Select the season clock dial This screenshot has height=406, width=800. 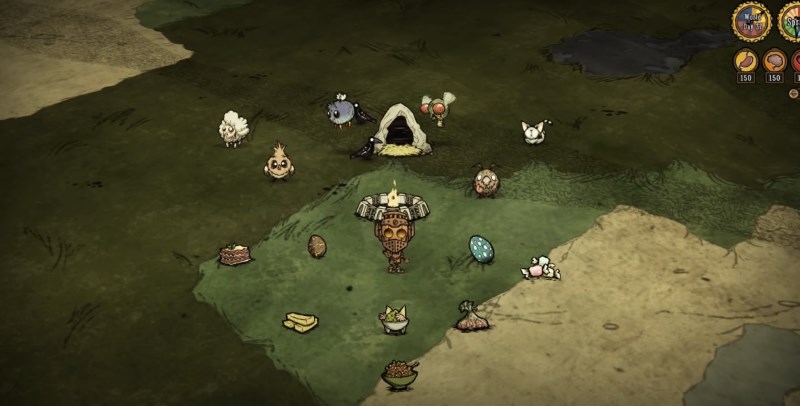point(792,20)
